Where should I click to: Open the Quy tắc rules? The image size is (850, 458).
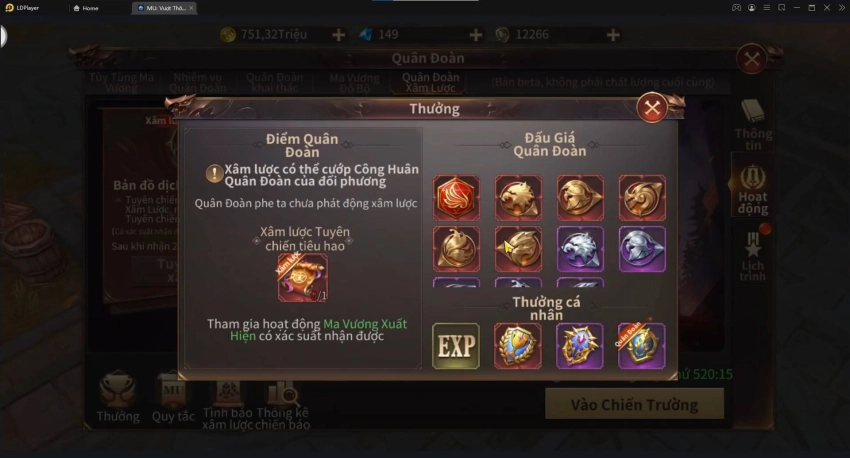coord(171,398)
